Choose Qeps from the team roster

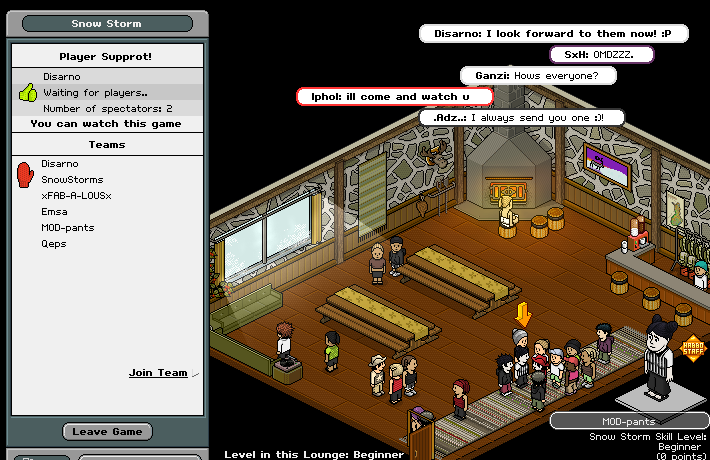tap(54, 243)
